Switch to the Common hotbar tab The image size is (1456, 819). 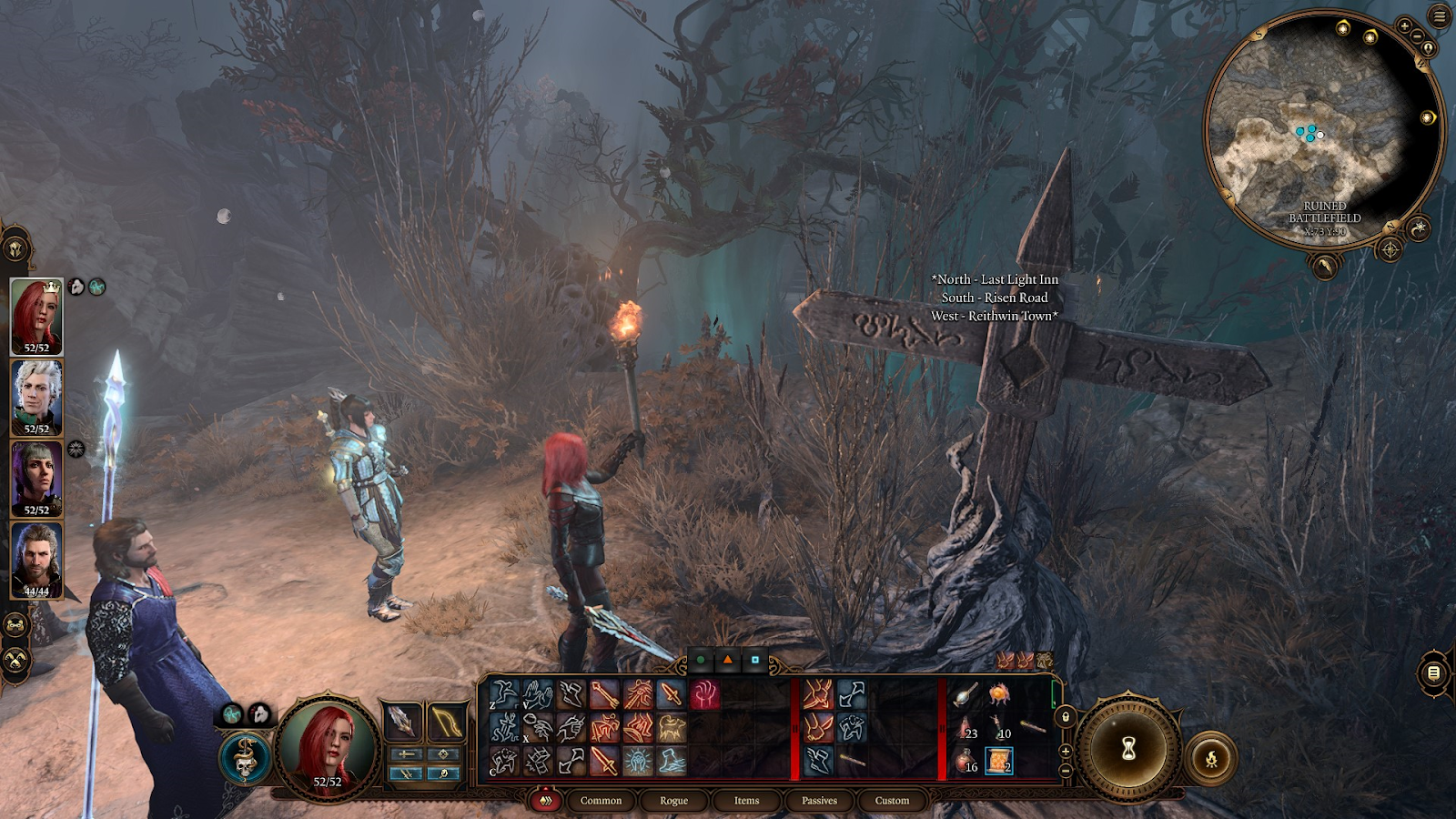pyautogui.click(x=601, y=801)
